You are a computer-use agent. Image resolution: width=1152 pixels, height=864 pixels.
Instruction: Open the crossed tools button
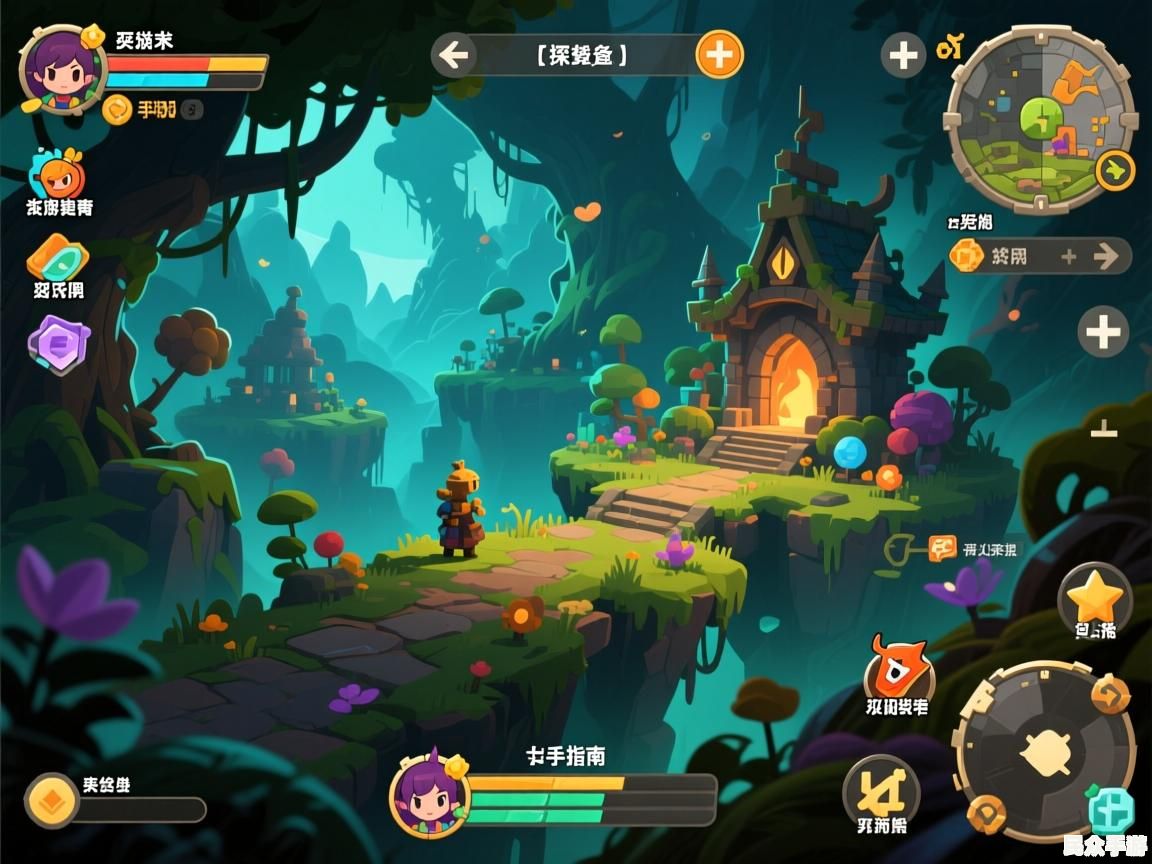881,790
